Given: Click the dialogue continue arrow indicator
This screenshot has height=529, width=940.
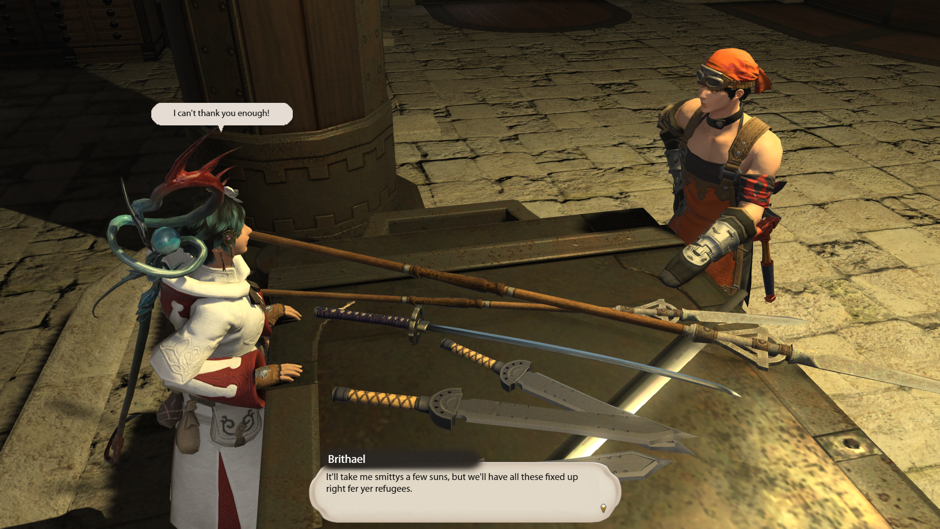Looking at the screenshot, I should 603,509.
